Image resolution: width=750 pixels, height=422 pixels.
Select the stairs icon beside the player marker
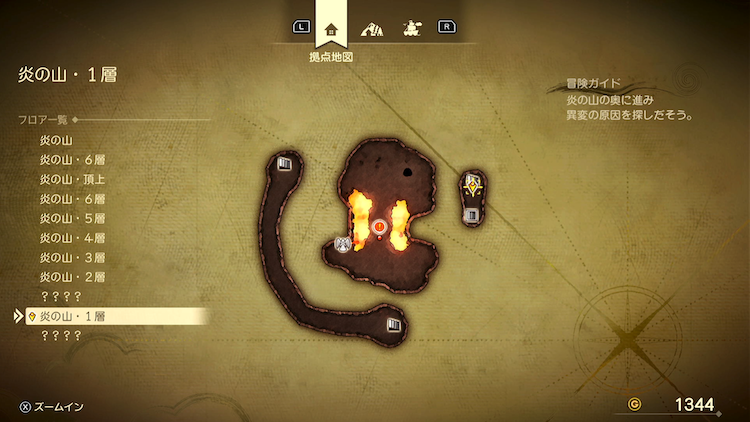point(472,213)
